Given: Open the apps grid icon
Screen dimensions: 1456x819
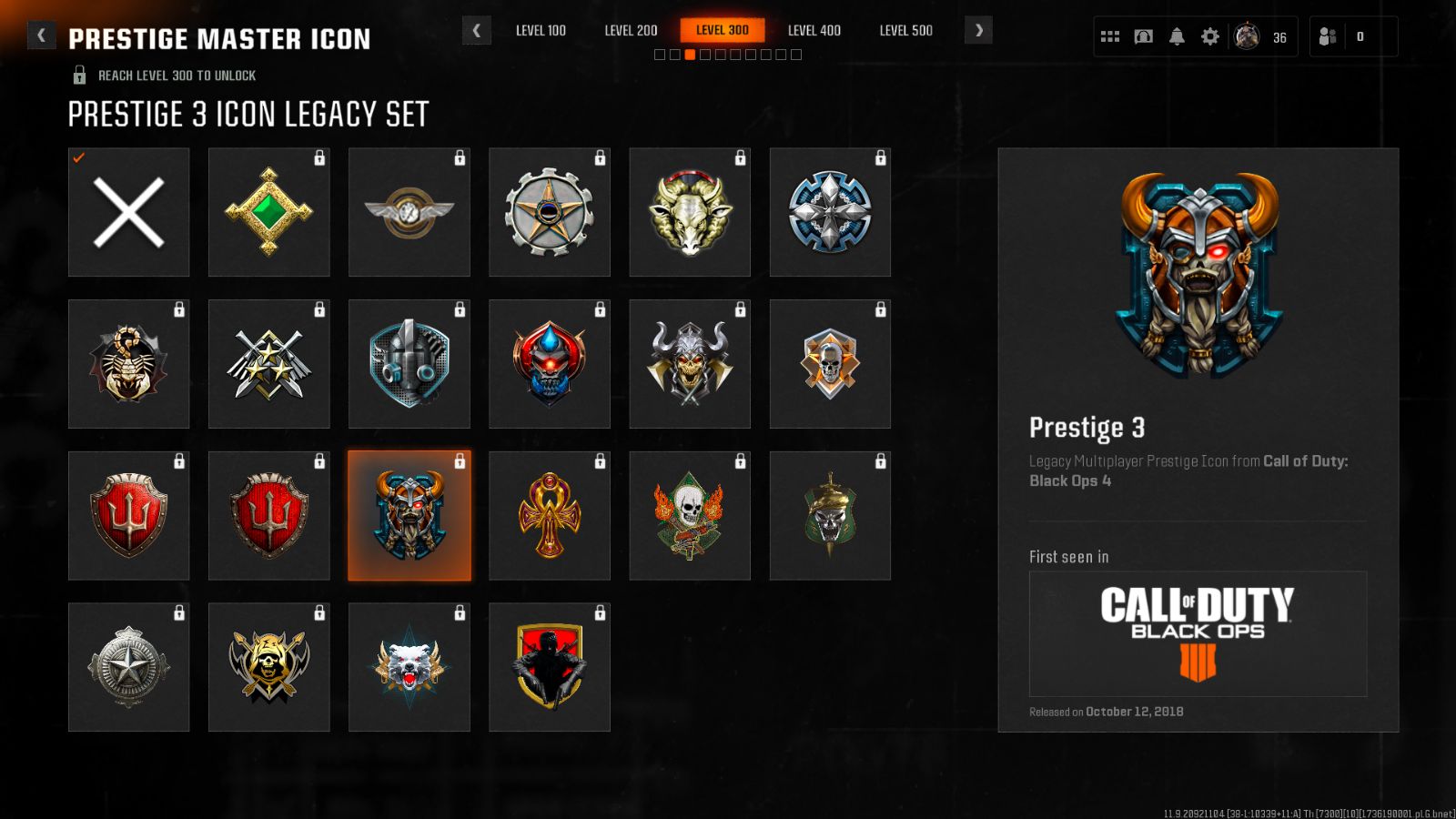Looking at the screenshot, I should pos(1109,35).
